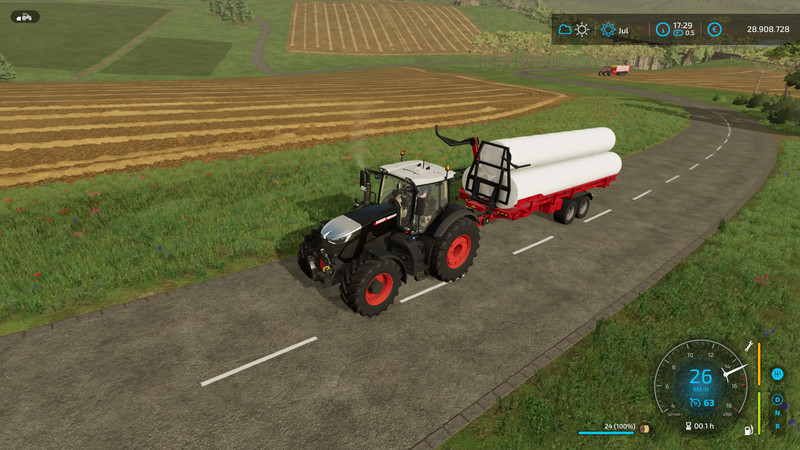
Task: Click the tractor vehicle indicator icon
Action: 25,16
